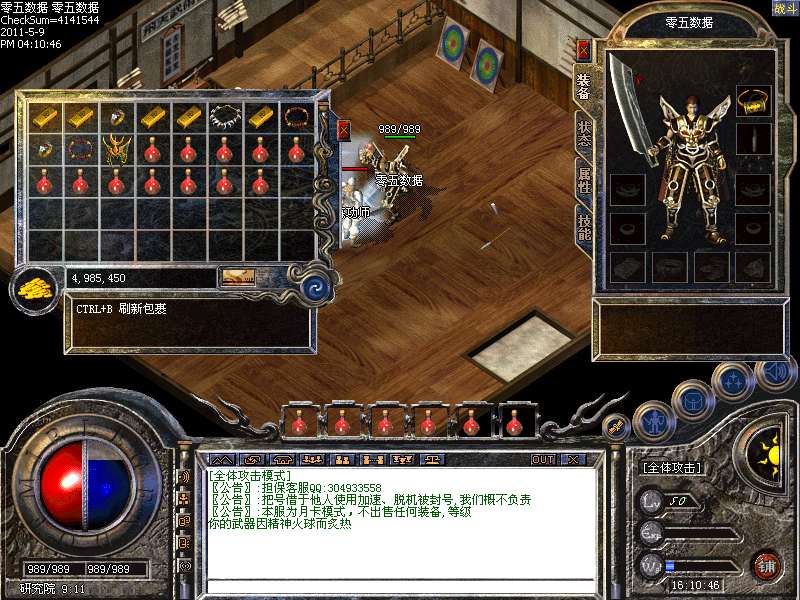
Task: Close the character equipment panel
Action: (x=584, y=48)
